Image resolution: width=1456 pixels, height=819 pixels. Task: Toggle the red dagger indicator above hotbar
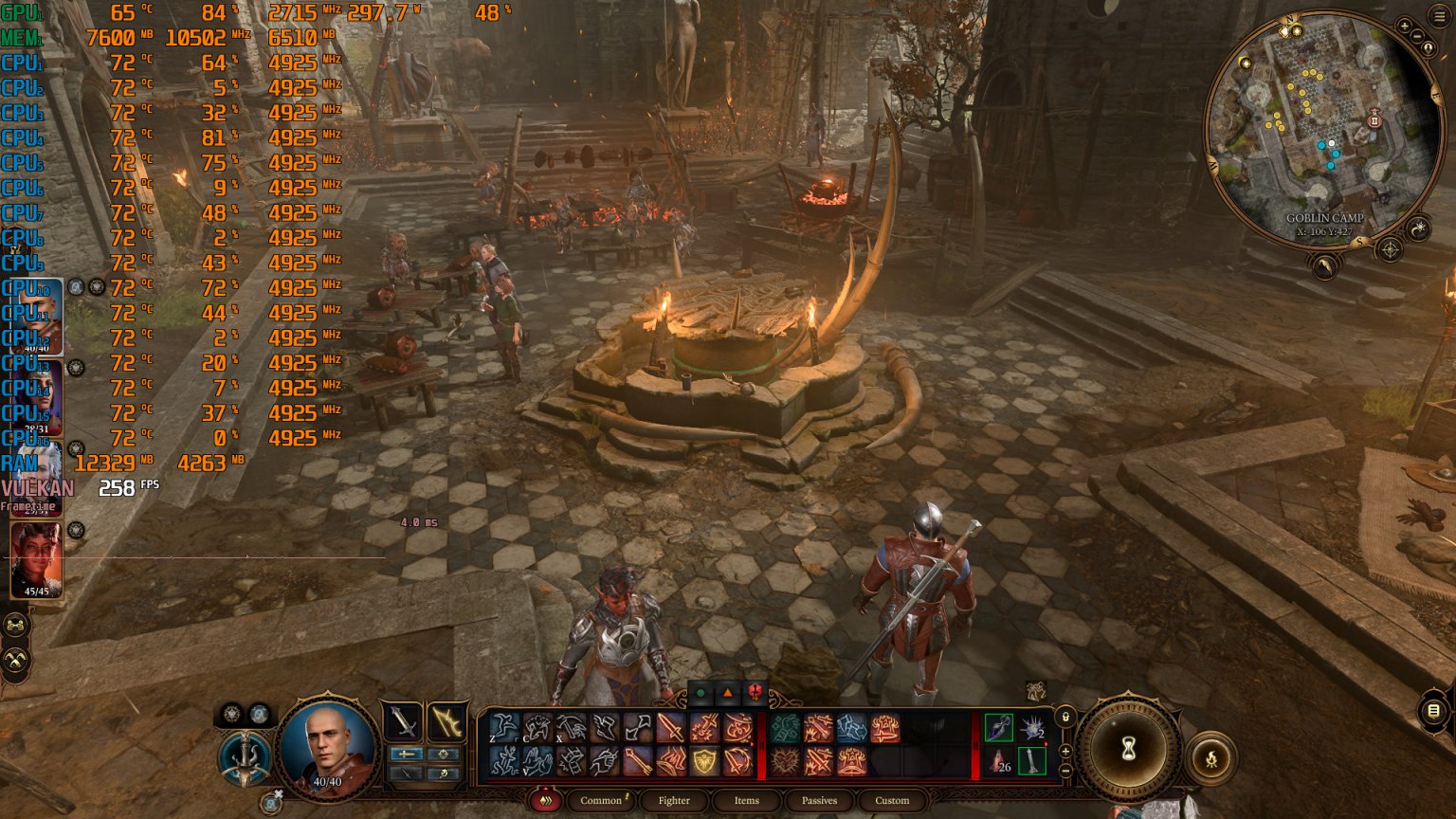coord(754,692)
